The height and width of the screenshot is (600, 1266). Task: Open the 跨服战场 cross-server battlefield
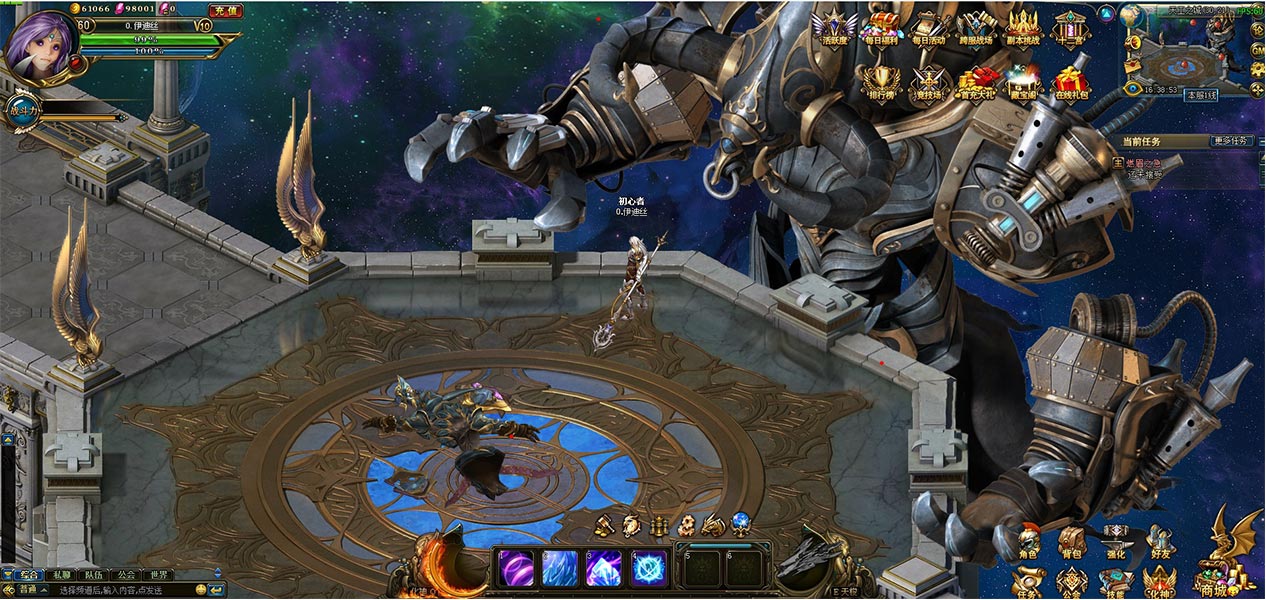[x=975, y=26]
